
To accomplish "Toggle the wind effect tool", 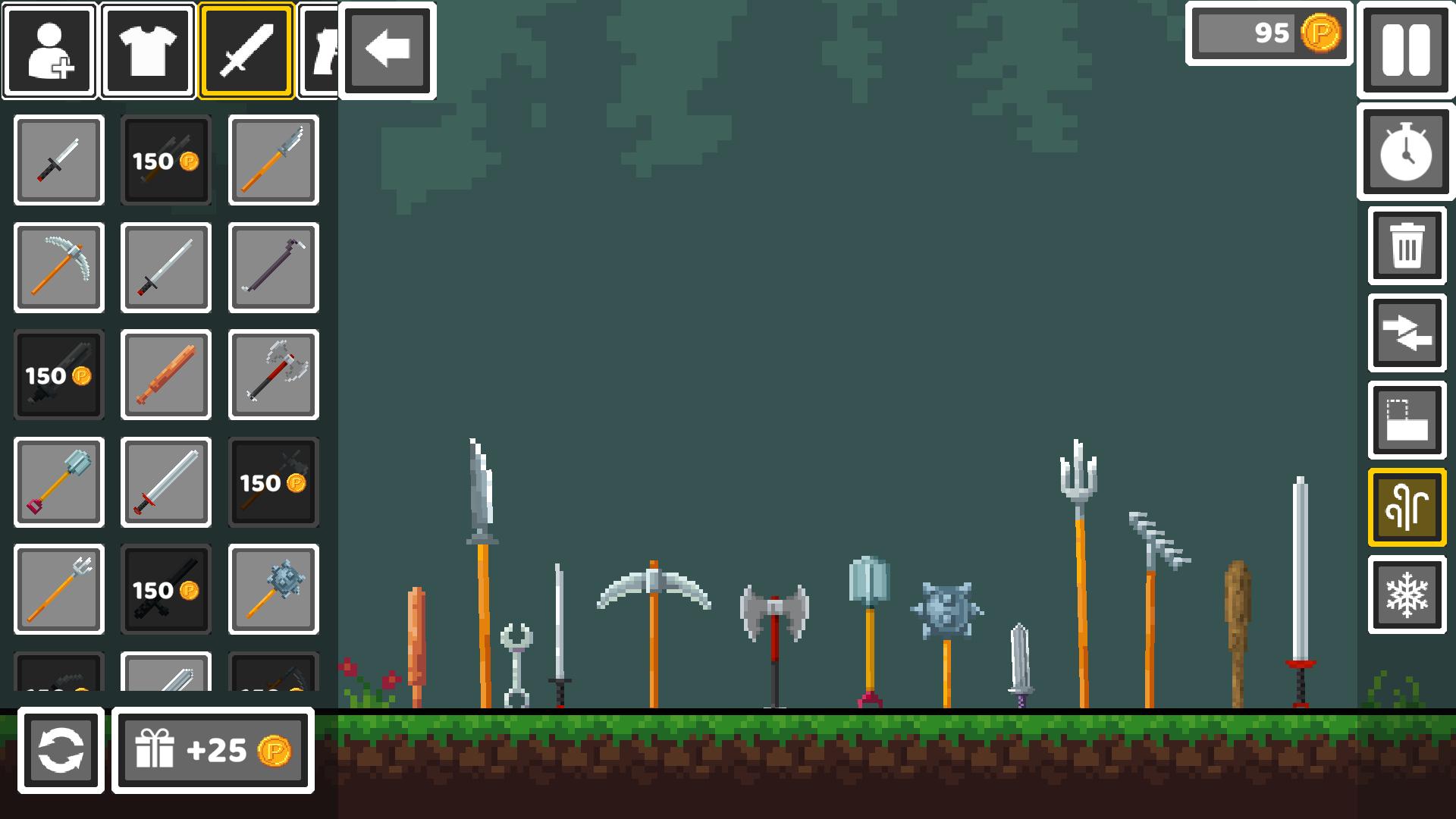I will pos(1405,506).
